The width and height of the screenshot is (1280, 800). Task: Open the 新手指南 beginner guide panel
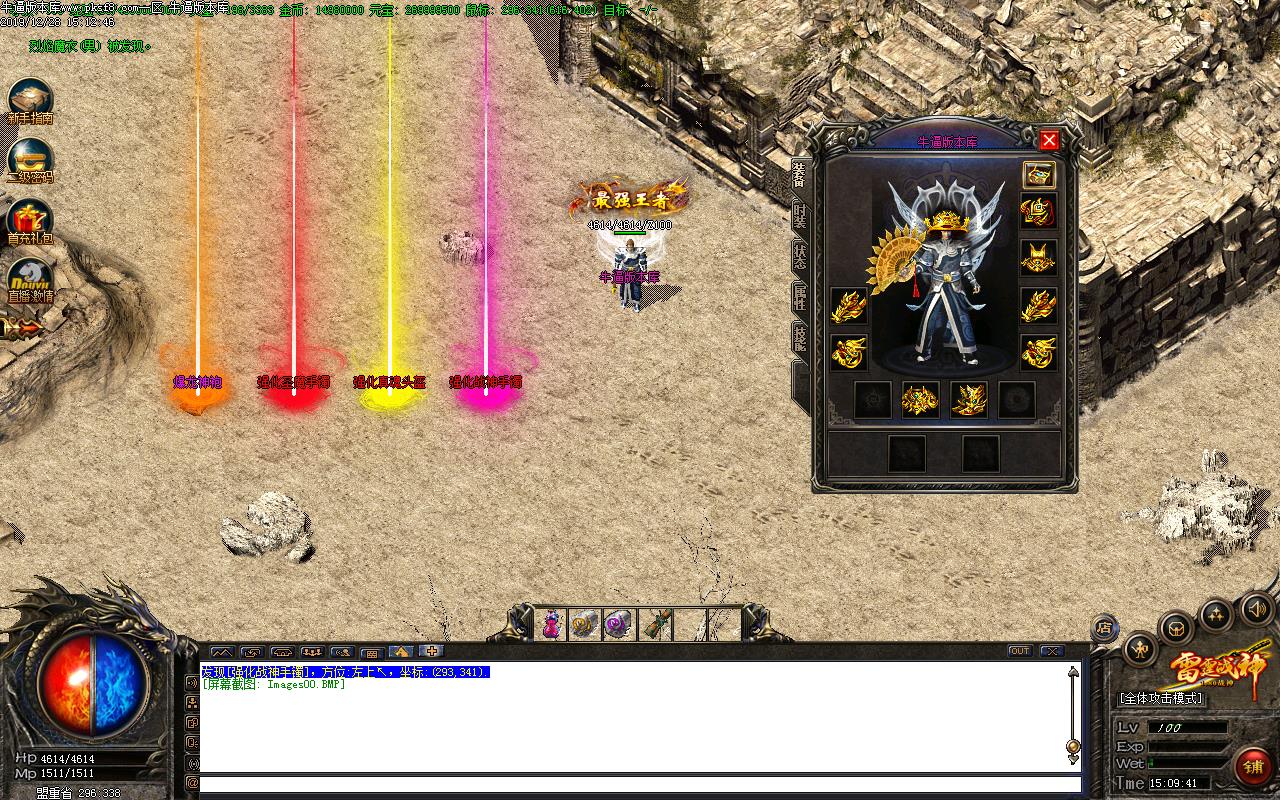coord(30,93)
